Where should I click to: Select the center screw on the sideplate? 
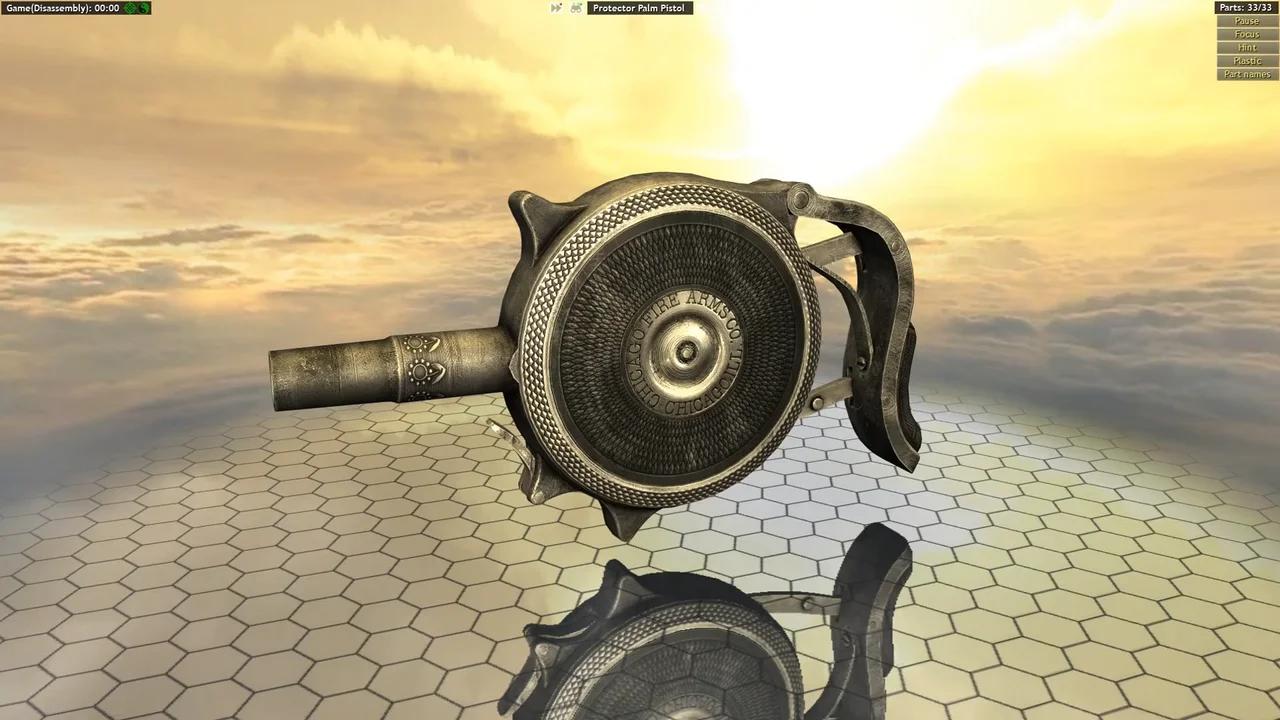point(685,351)
